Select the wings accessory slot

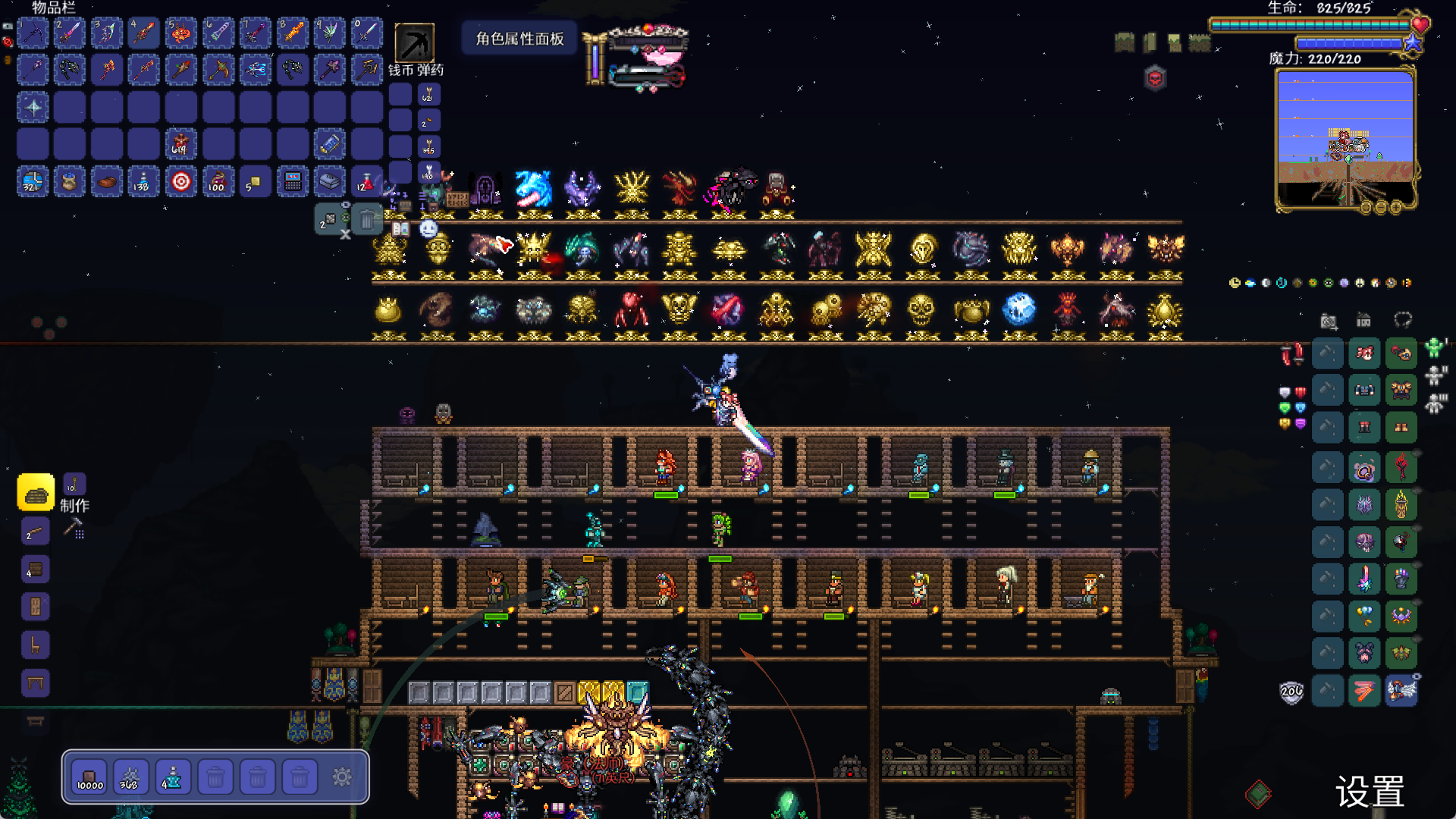1401,690
